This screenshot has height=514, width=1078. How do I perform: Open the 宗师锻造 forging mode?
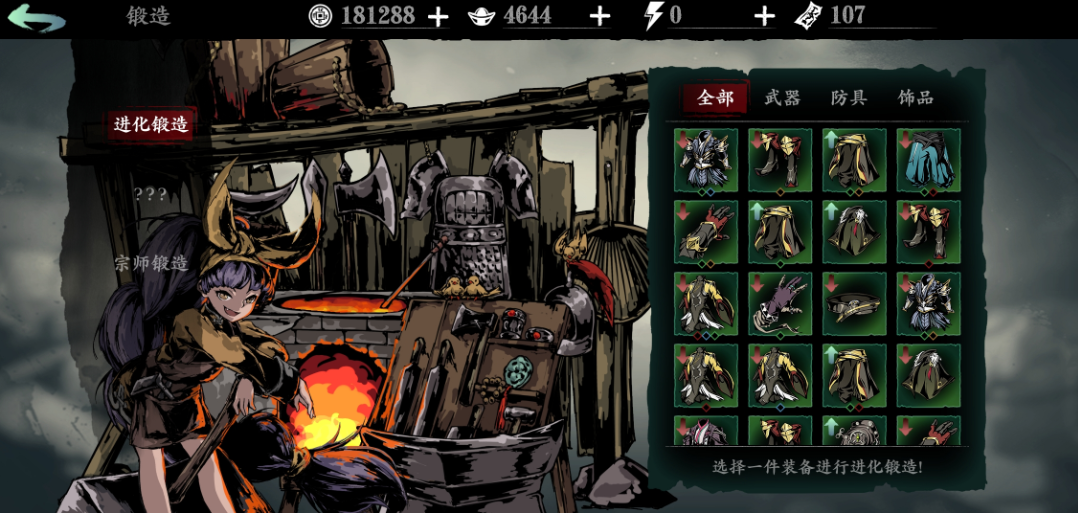click(x=151, y=264)
